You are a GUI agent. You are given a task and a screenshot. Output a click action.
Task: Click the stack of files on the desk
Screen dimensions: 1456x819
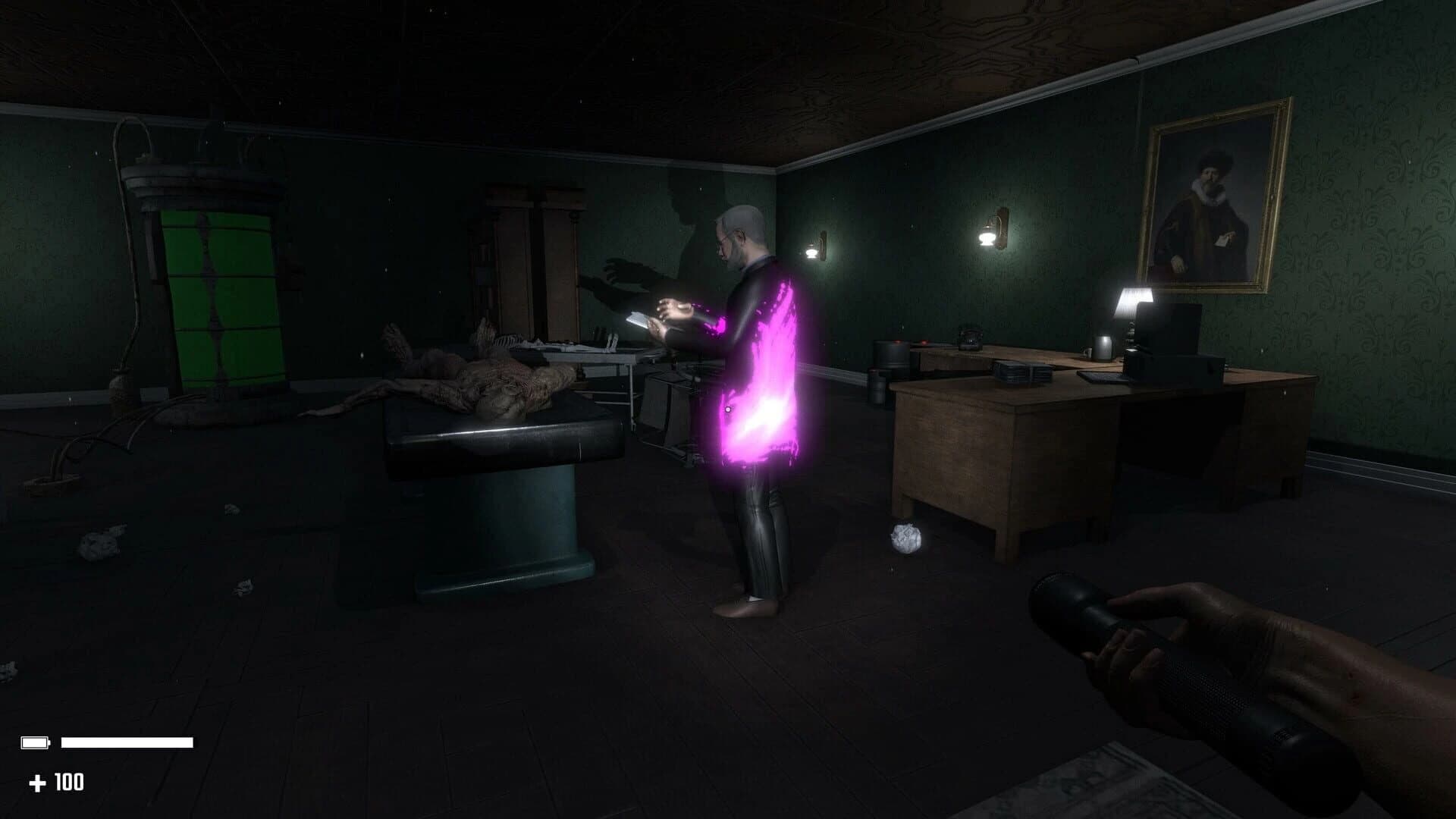(x=1021, y=374)
